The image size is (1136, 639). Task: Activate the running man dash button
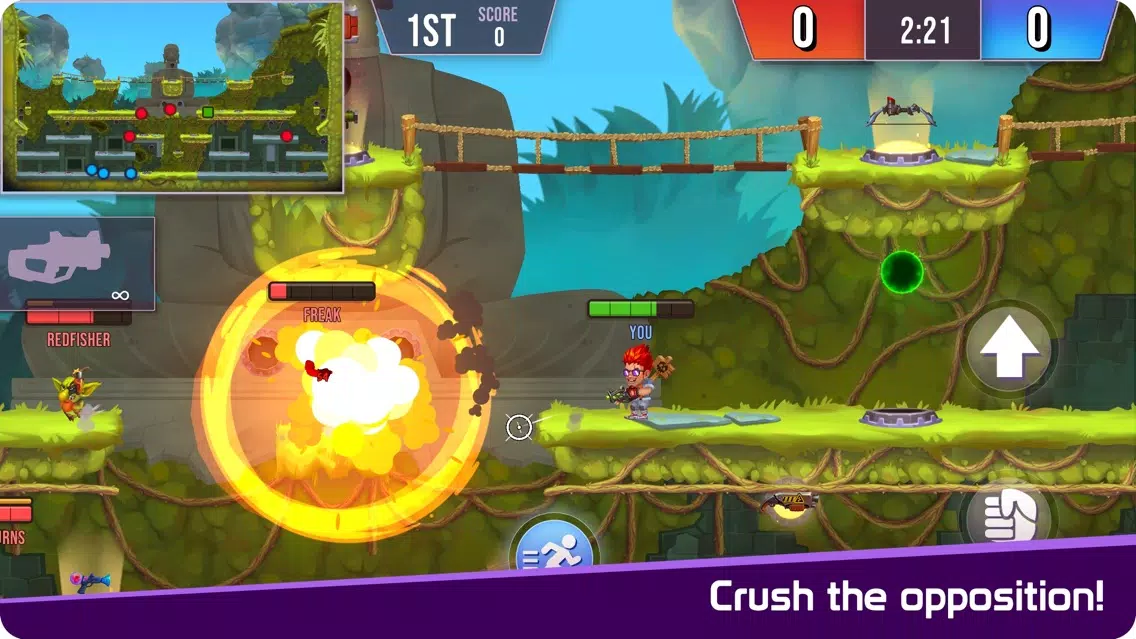tap(554, 551)
